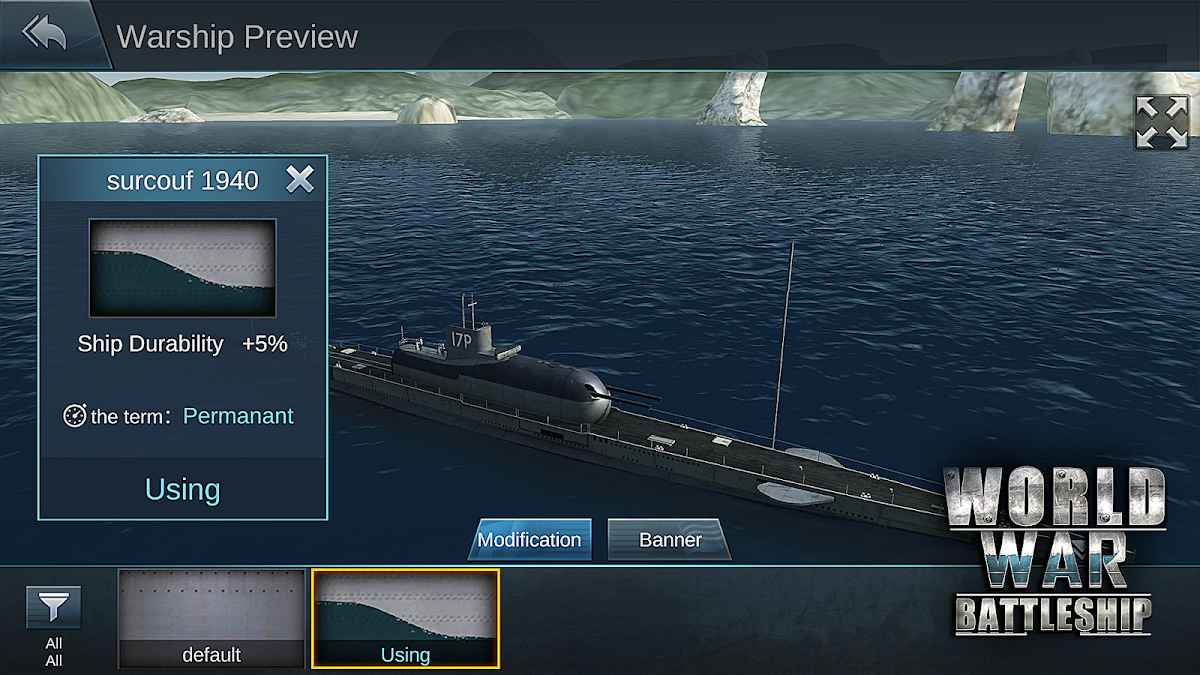Click the skin preview image in panel
The width and height of the screenshot is (1200, 675).
(x=183, y=268)
